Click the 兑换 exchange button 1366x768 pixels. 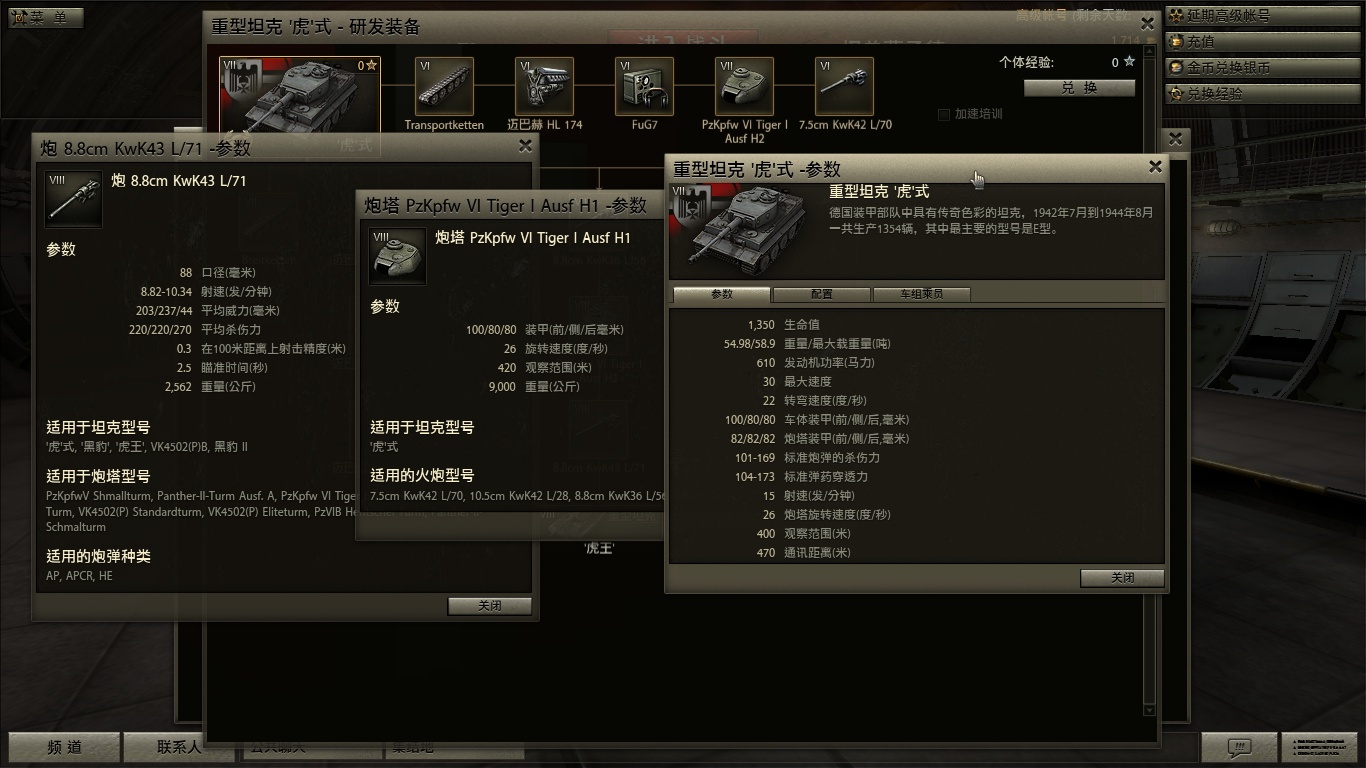point(1079,88)
